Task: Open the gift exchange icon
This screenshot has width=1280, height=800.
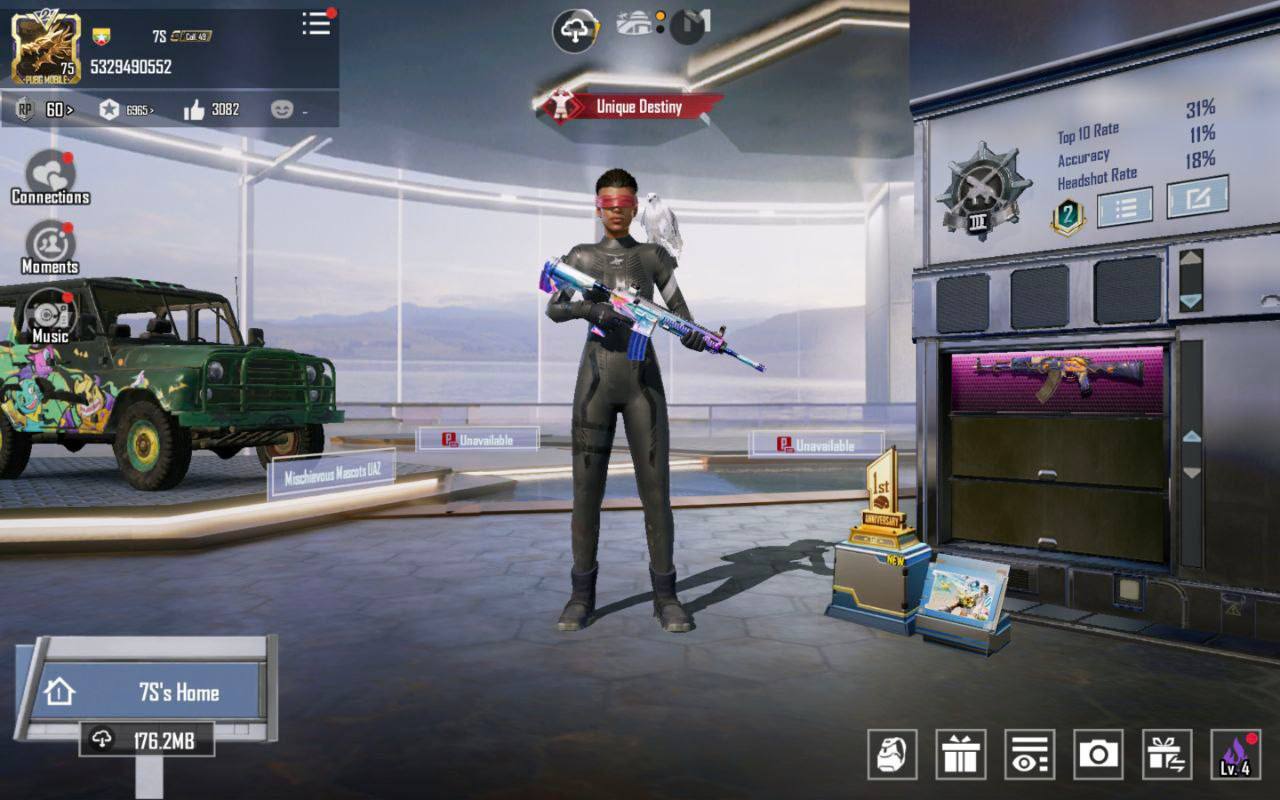Action: tap(1167, 755)
